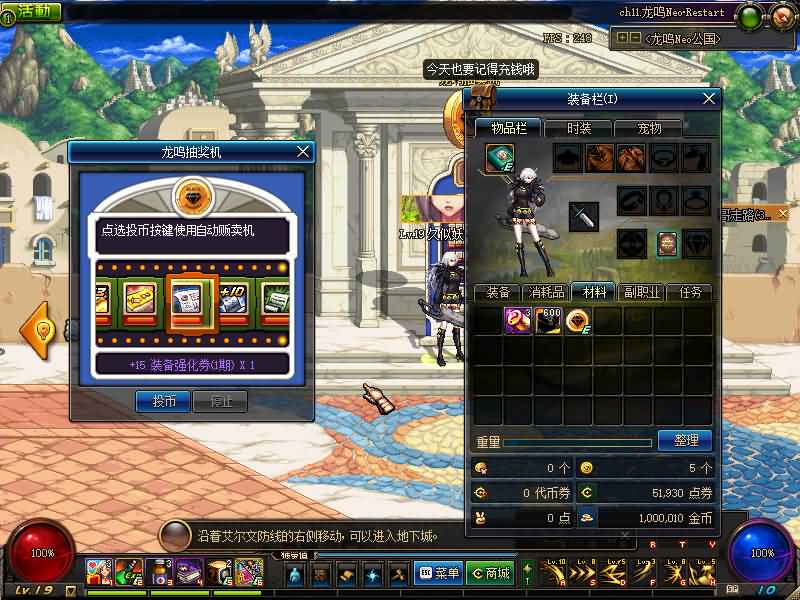Open the 消耗品 inventory category
This screenshot has height=600, width=800.
(546, 292)
